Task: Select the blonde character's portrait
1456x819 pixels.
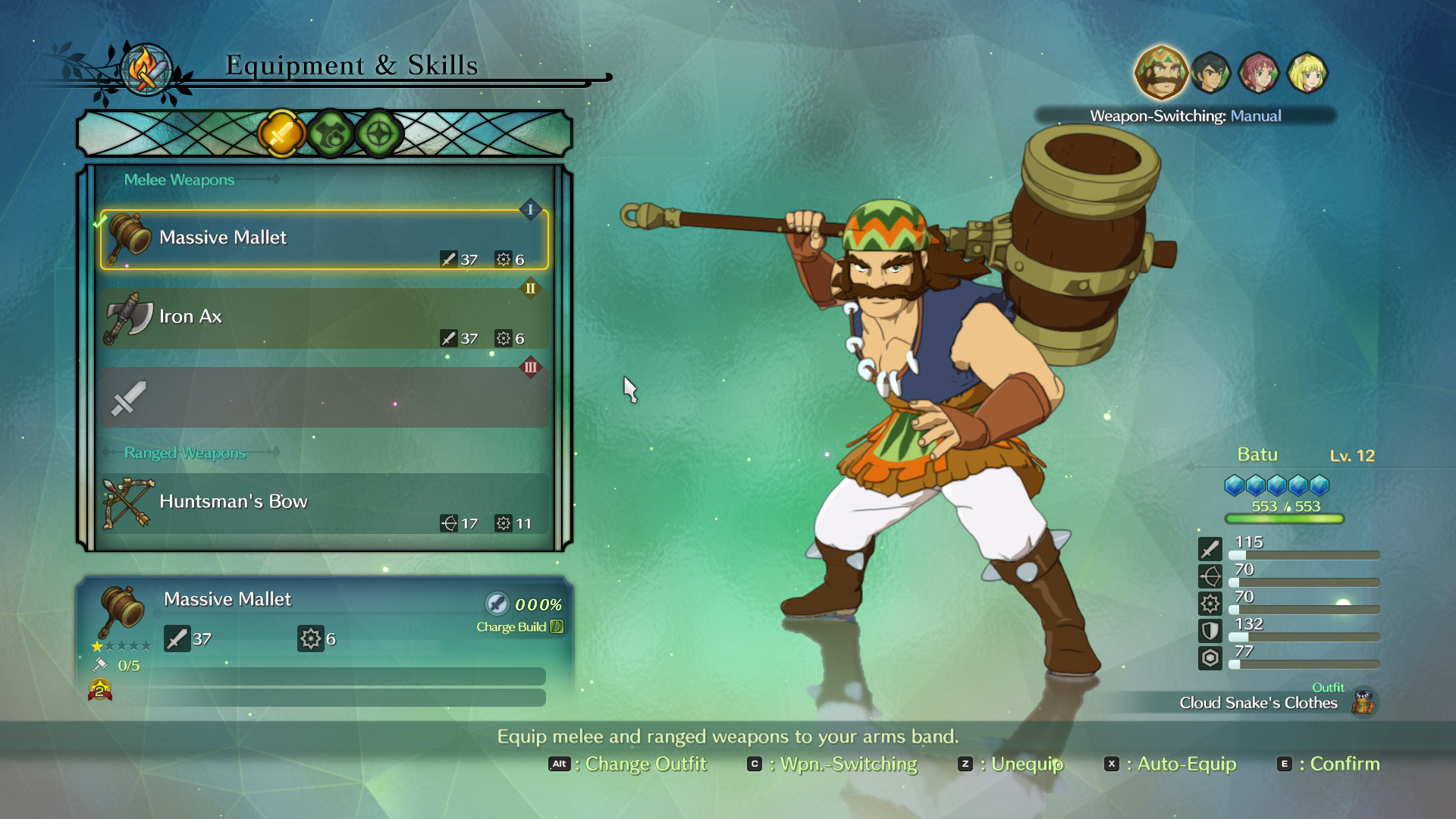Action: tap(1307, 73)
